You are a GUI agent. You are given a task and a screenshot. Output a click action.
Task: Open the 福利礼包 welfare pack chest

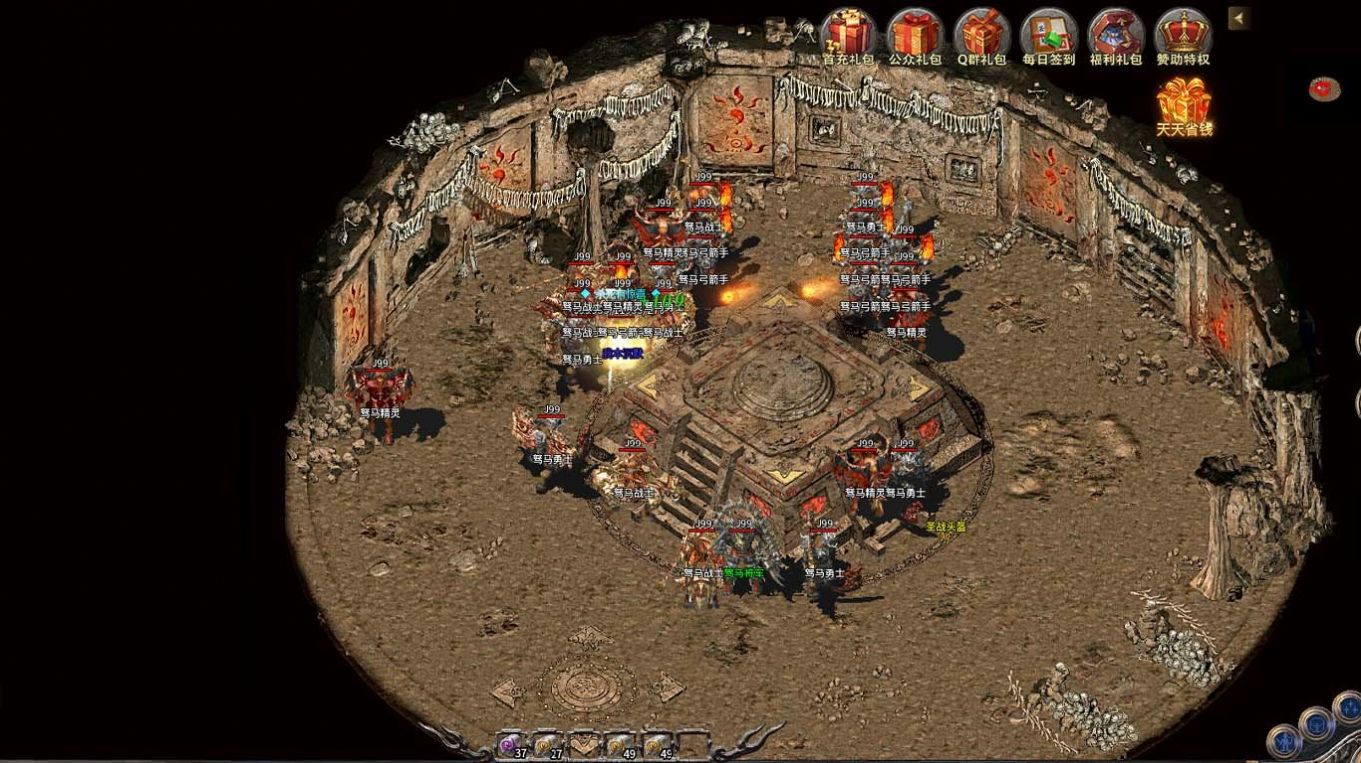point(1115,34)
